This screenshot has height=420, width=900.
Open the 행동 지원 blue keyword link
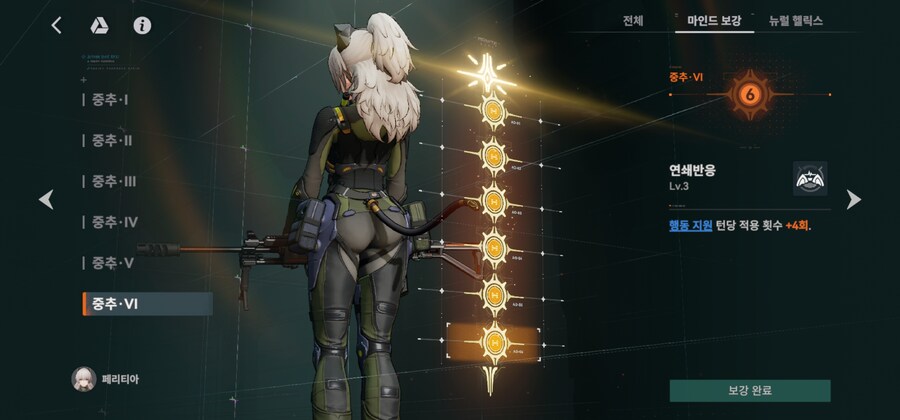pos(690,226)
